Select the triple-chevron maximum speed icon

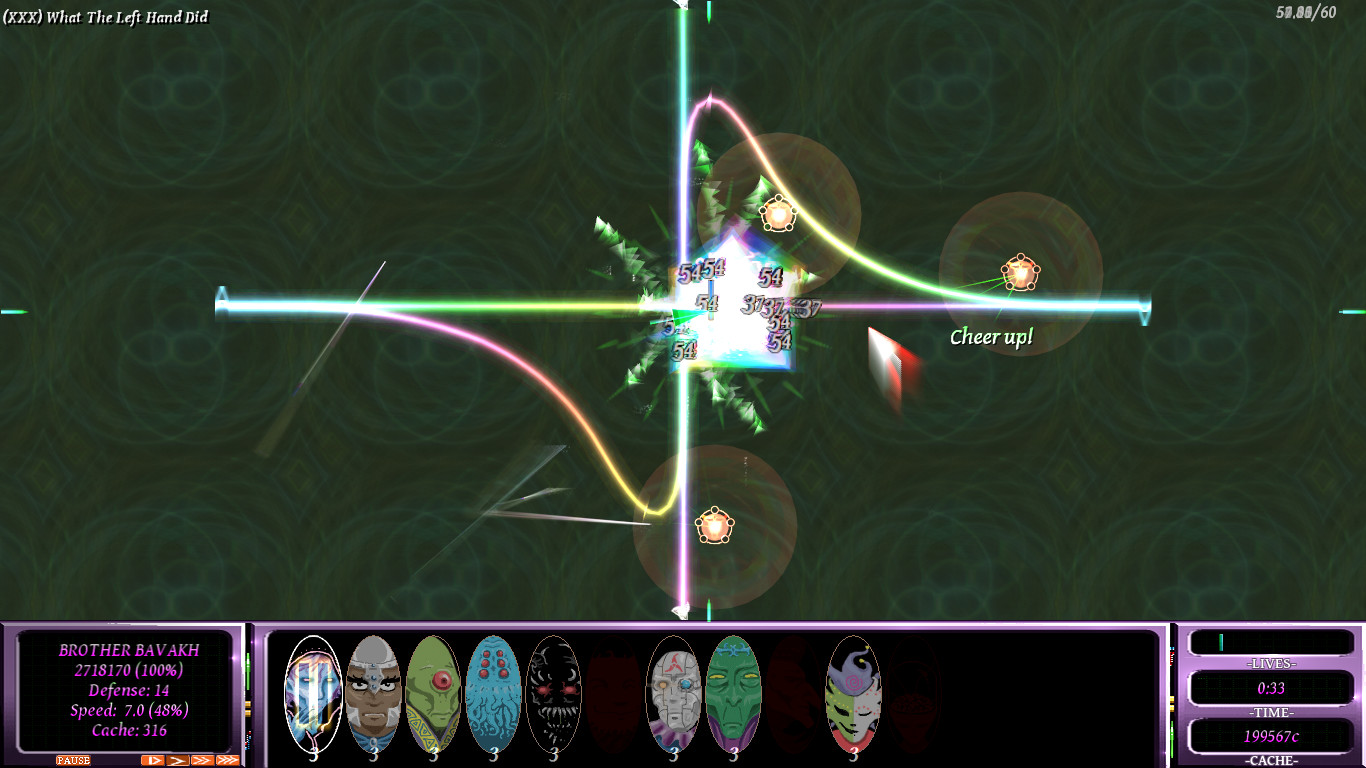226,759
